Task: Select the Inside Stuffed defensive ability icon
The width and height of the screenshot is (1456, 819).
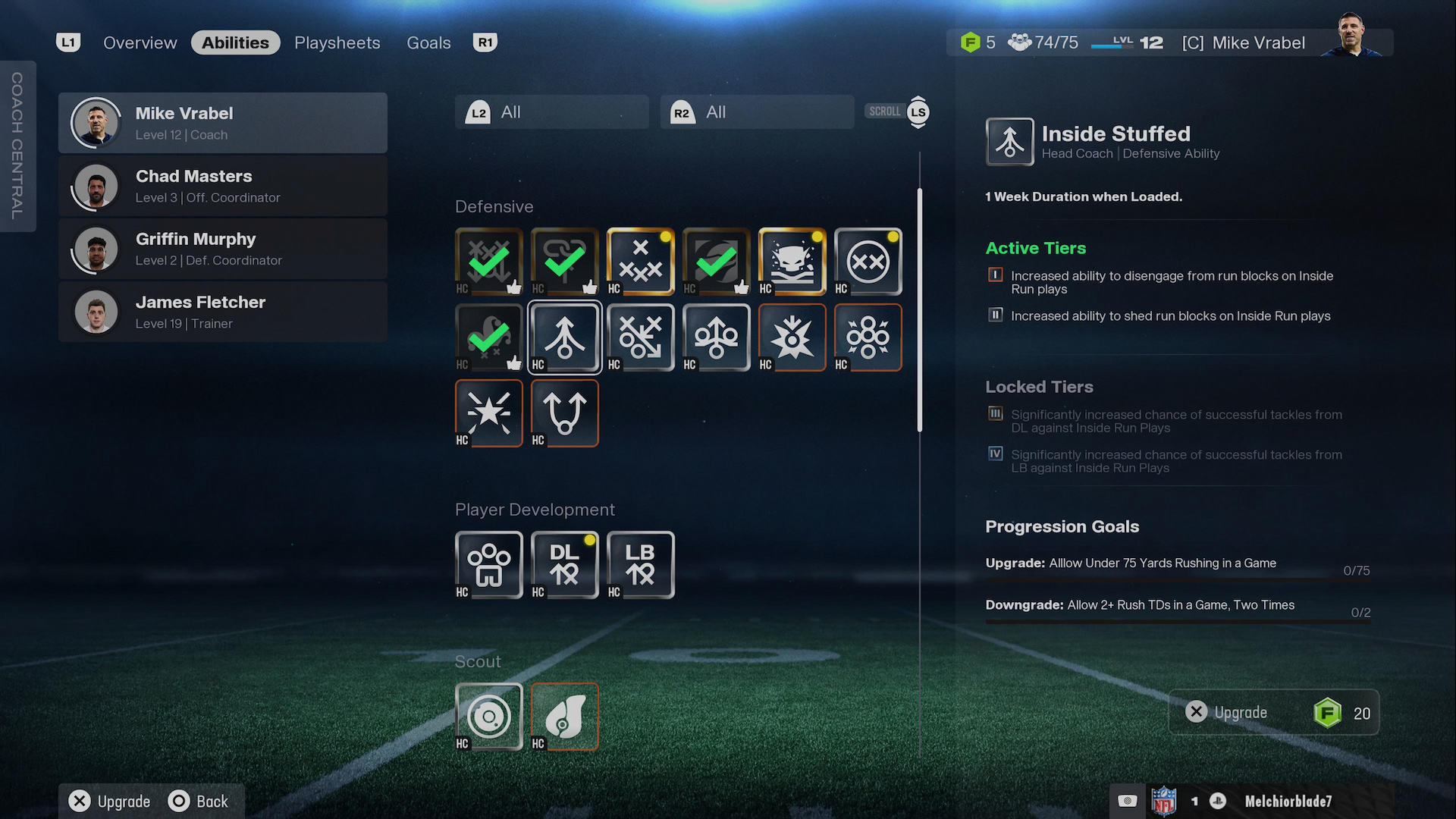Action: (564, 337)
